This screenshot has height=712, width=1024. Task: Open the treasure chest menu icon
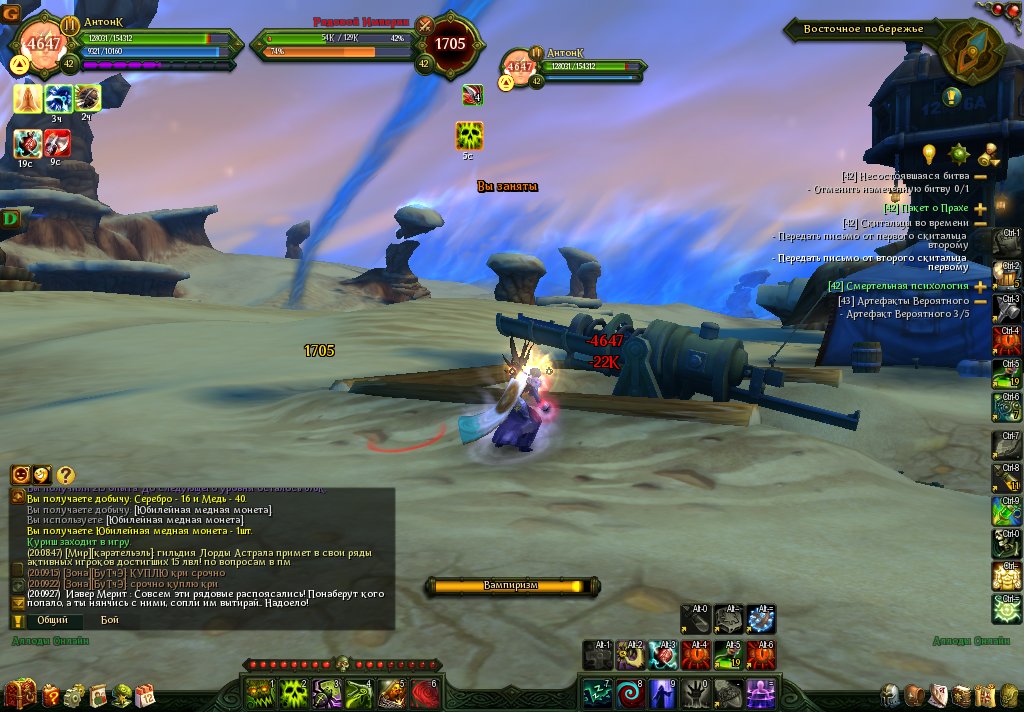coord(19,693)
